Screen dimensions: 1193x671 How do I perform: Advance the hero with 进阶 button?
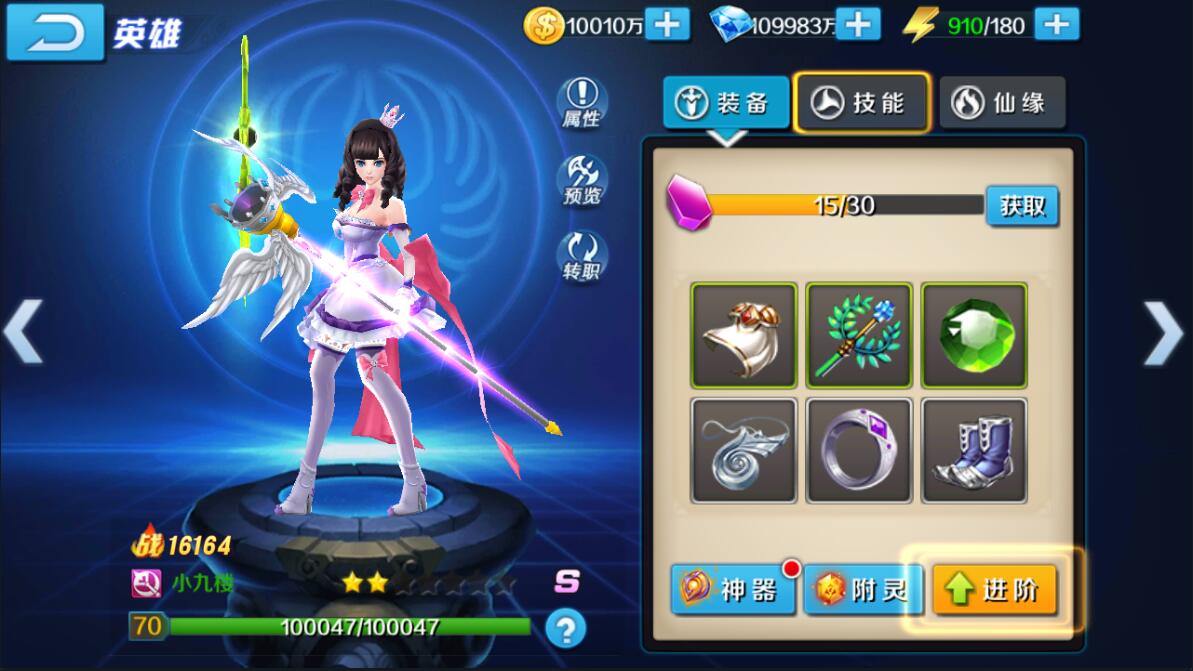tap(994, 590)
